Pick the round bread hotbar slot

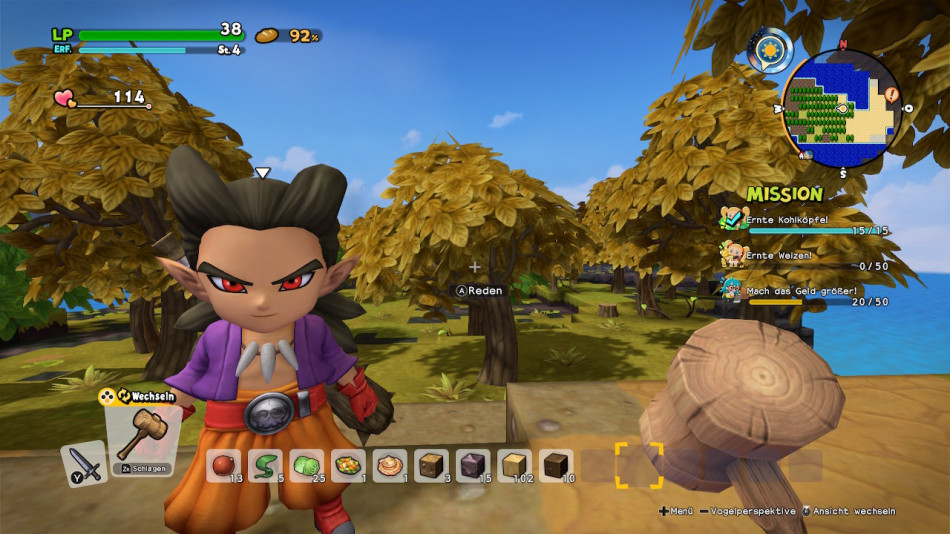(390, 465)
